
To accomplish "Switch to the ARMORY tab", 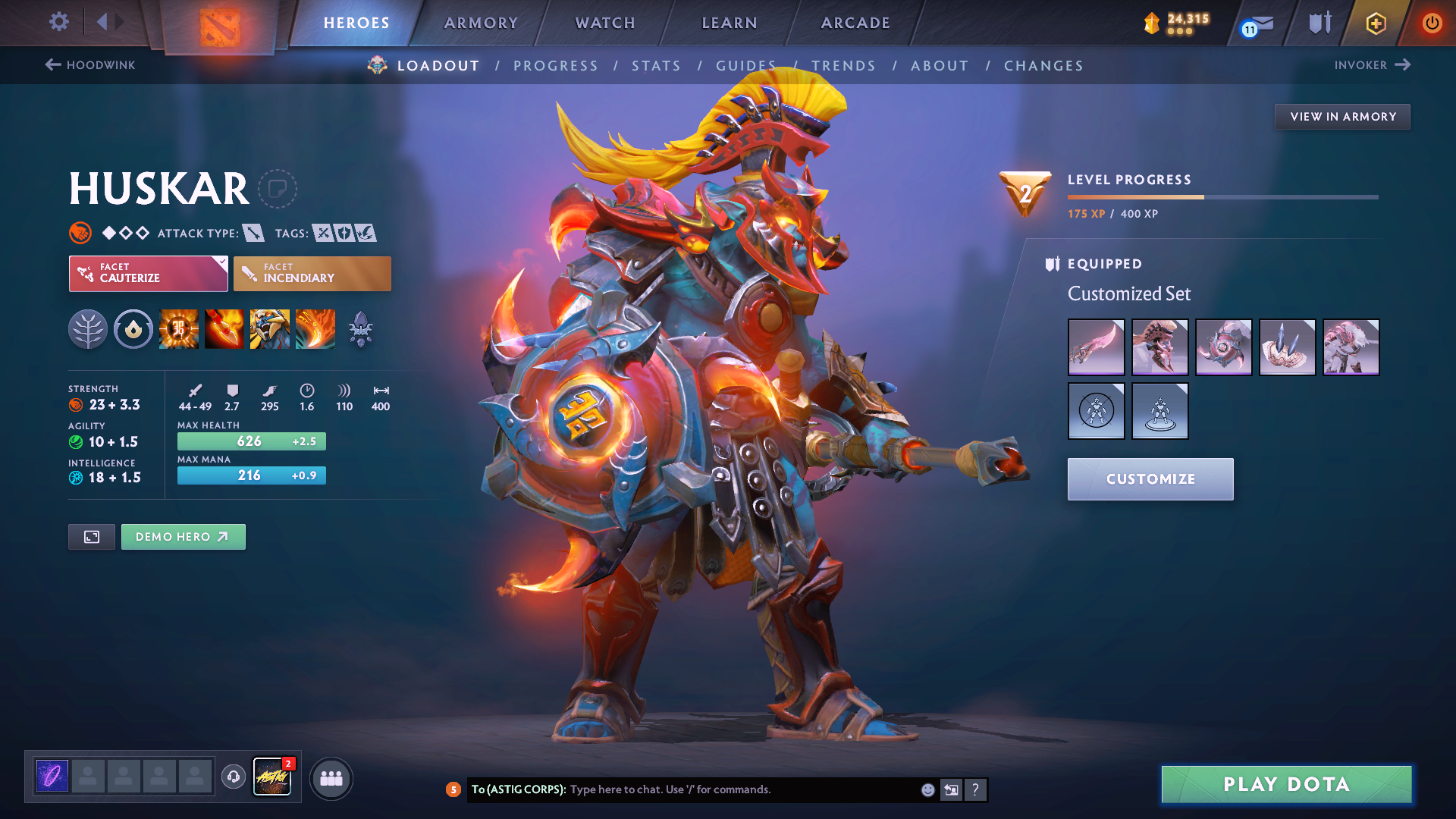I will [481, 23].
